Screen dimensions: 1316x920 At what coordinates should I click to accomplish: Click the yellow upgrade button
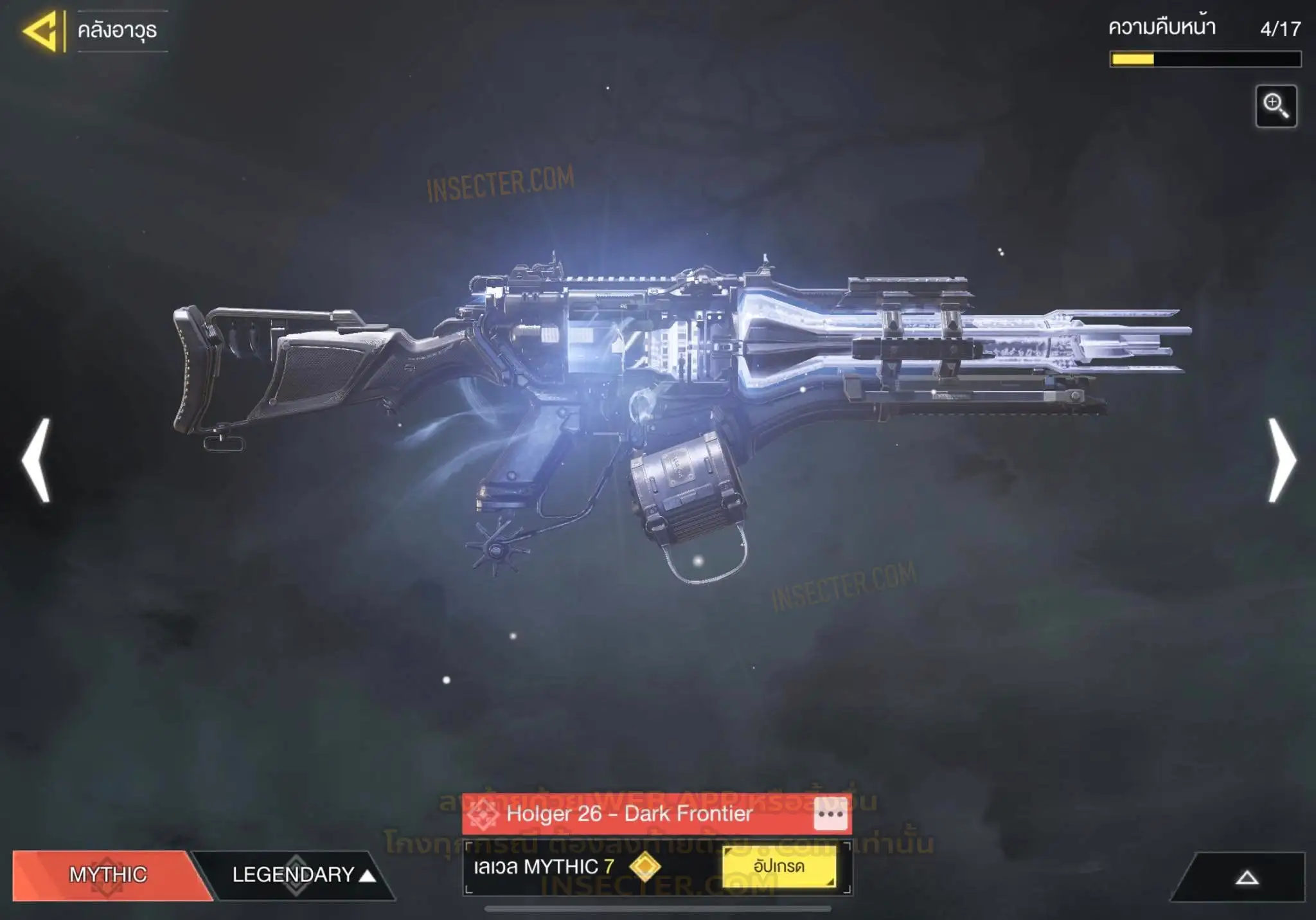click(779, 867)
